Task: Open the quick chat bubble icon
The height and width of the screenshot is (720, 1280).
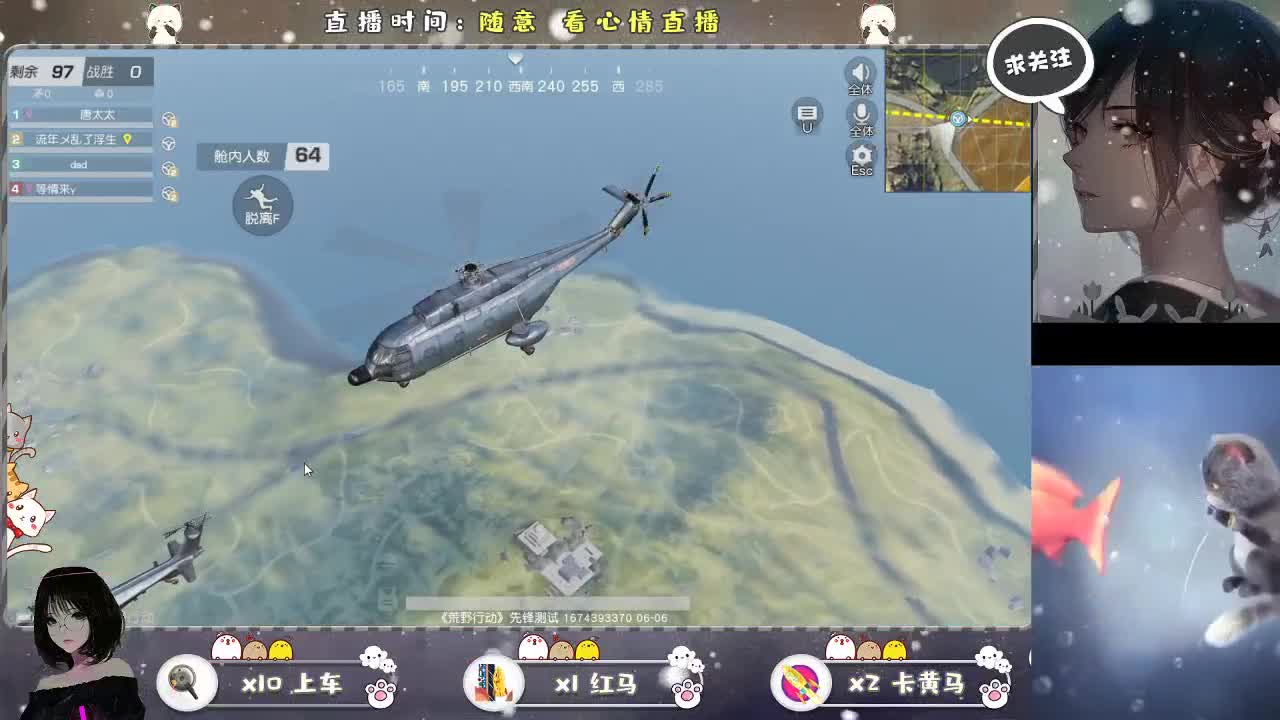Action: pos(807,111)
